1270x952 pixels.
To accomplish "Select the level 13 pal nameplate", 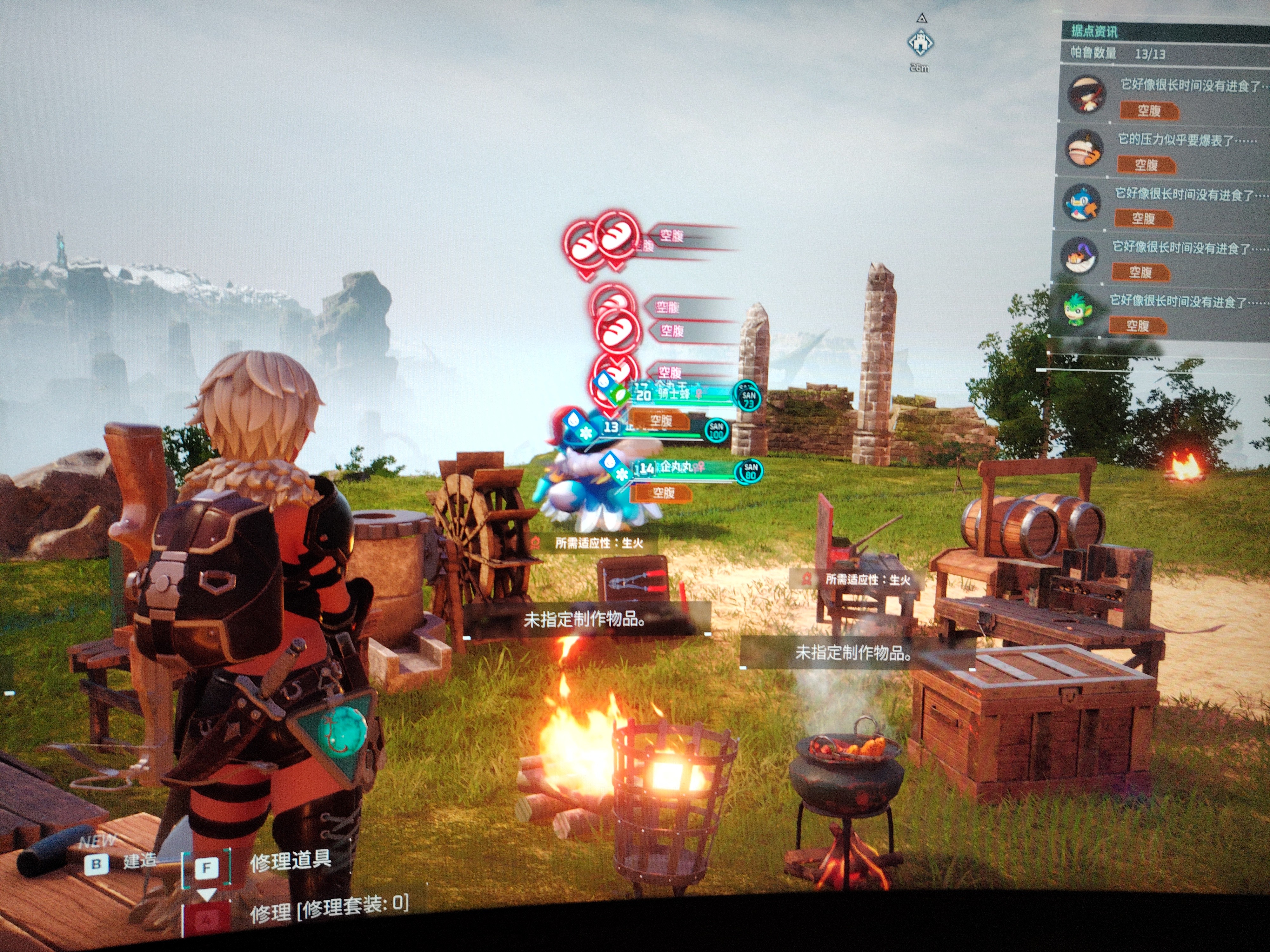I will point(654,427).
